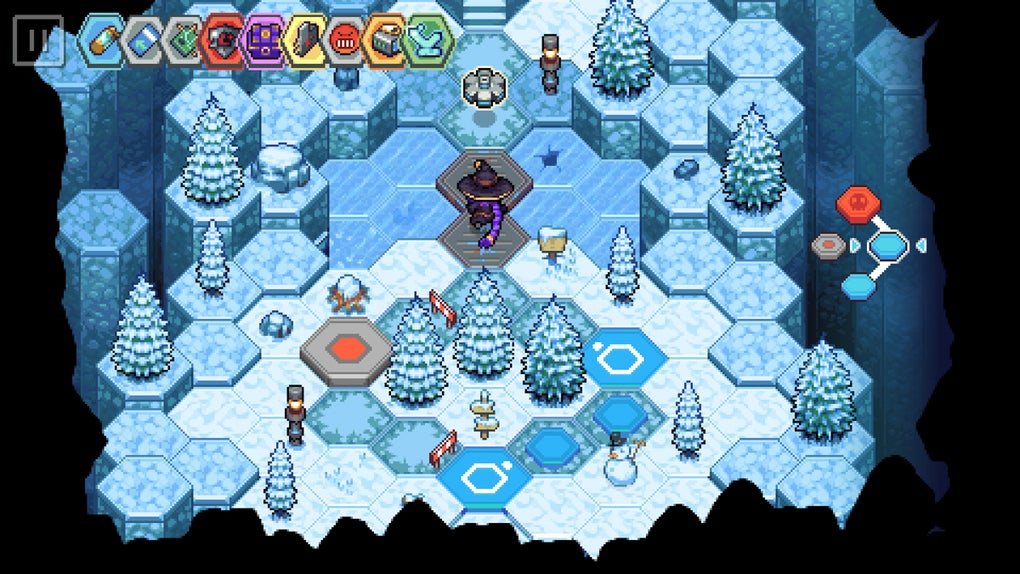Select the bandage item icon
The width and height of the screenshot is (1020, 574).
coord(102,41)
